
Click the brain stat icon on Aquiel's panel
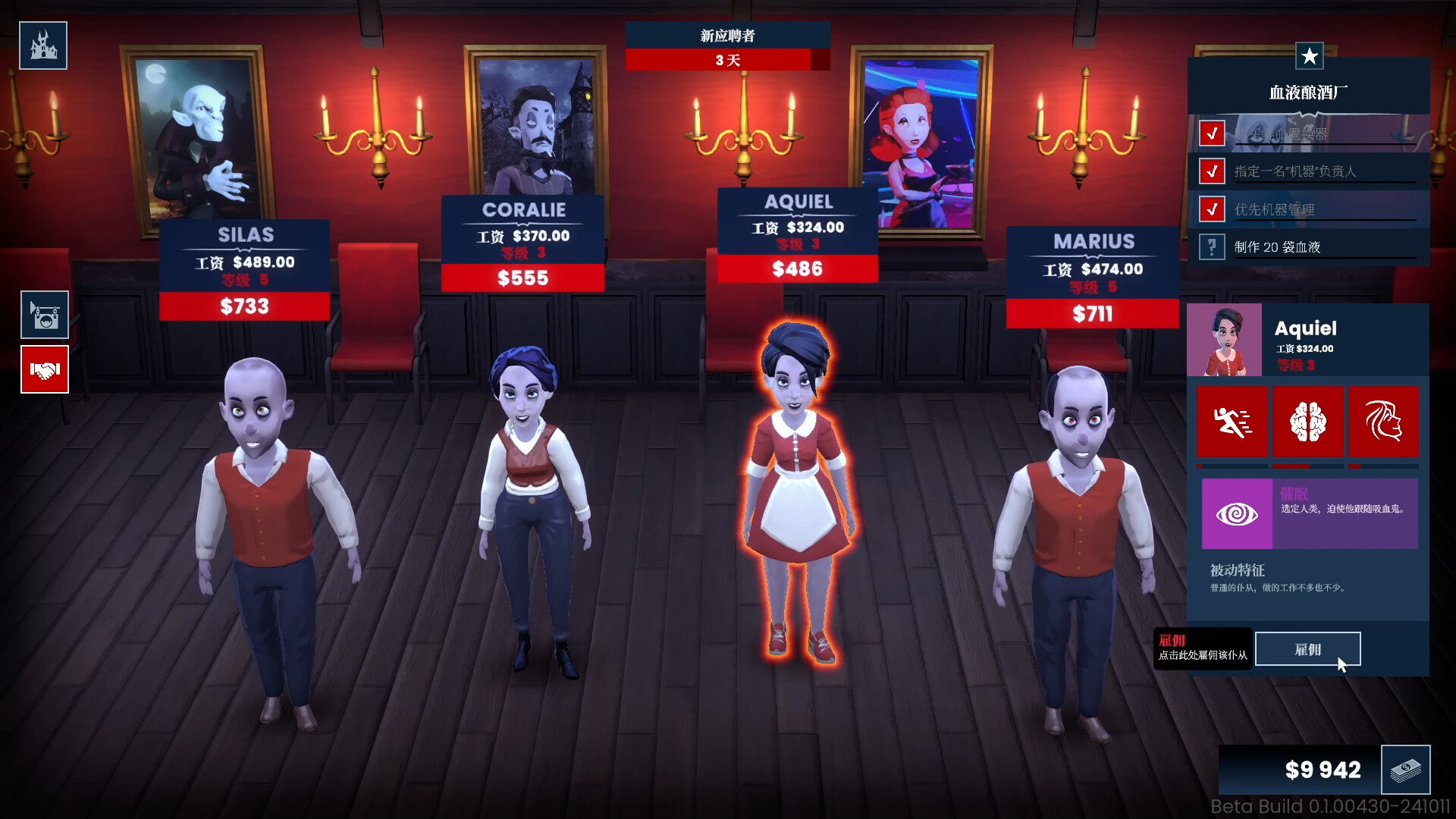pos(1309,422)
